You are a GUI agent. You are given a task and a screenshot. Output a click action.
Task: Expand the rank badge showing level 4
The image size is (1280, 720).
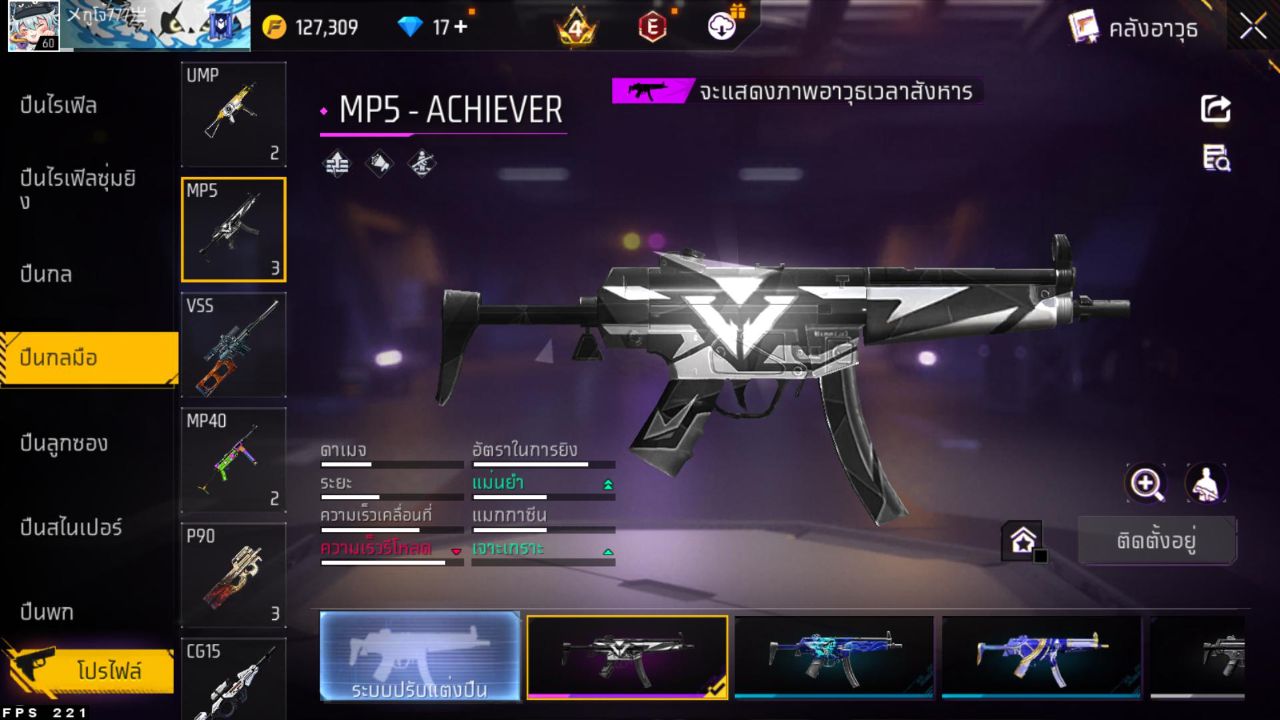[578, 26]
